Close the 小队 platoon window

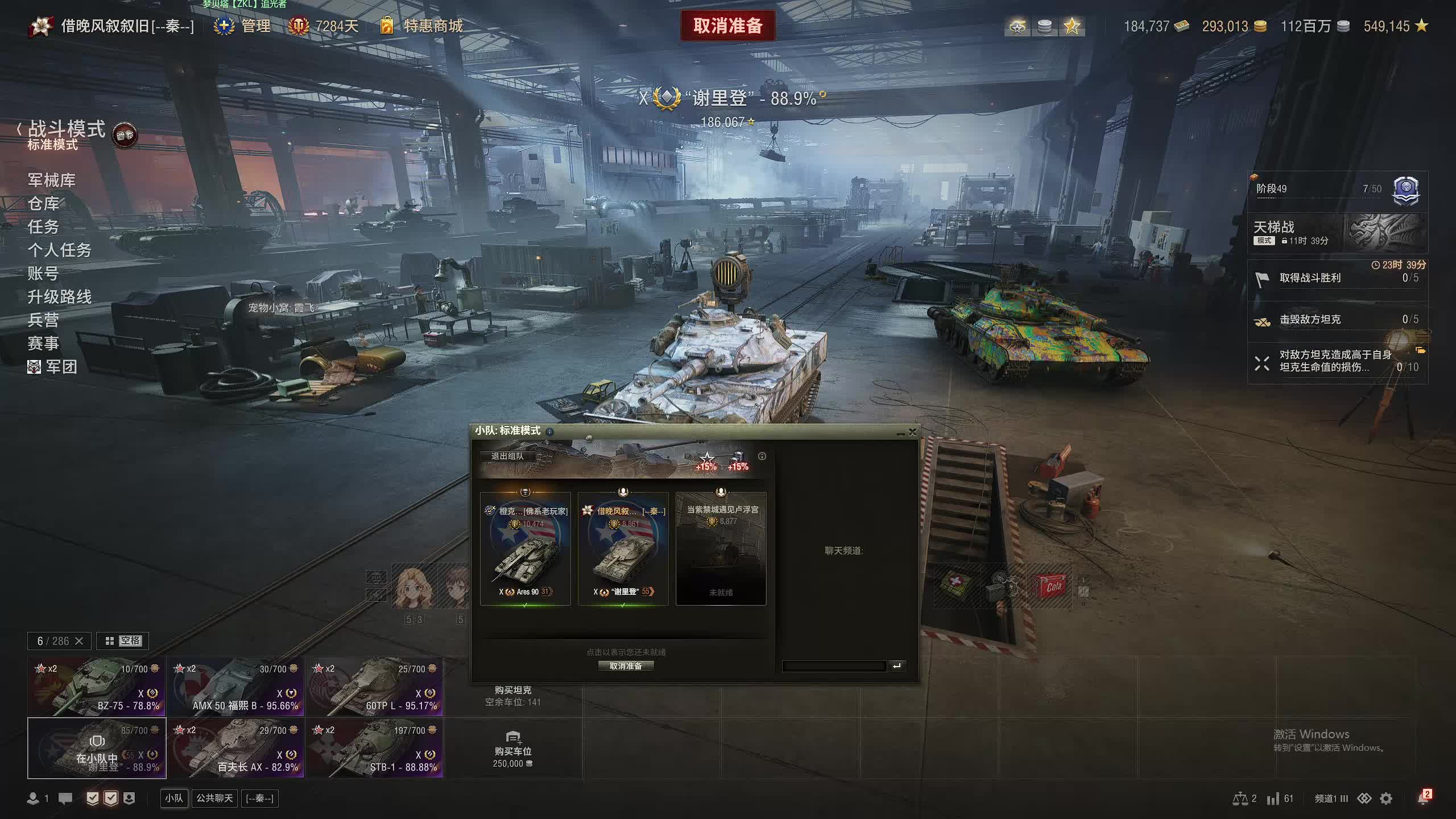[x=913, y=432]
